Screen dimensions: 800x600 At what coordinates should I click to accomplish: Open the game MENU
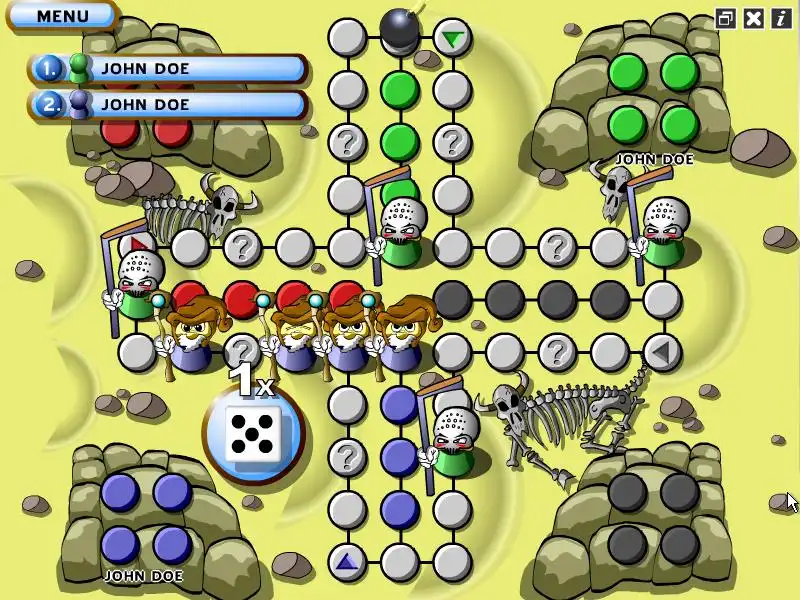point(62,16)
